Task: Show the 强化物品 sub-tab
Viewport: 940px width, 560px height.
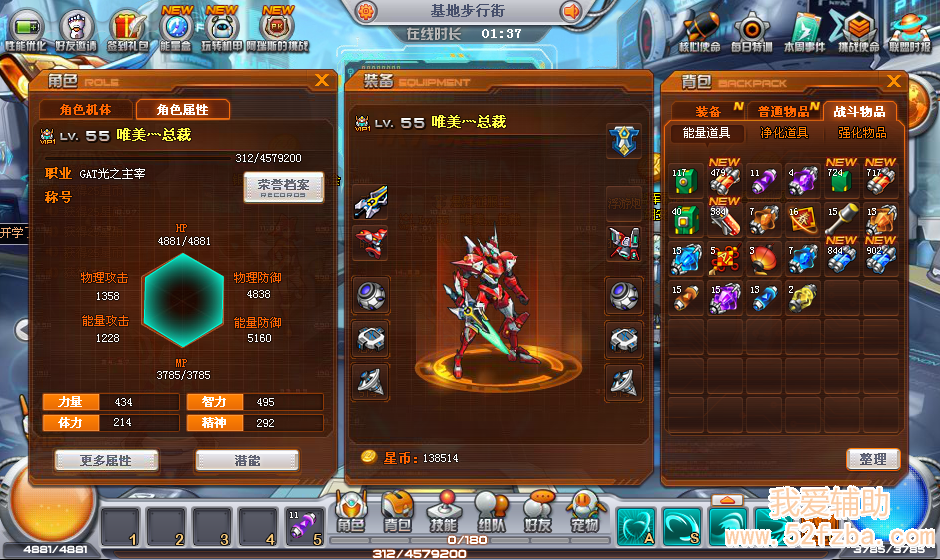Action: (x=861, y=132)
